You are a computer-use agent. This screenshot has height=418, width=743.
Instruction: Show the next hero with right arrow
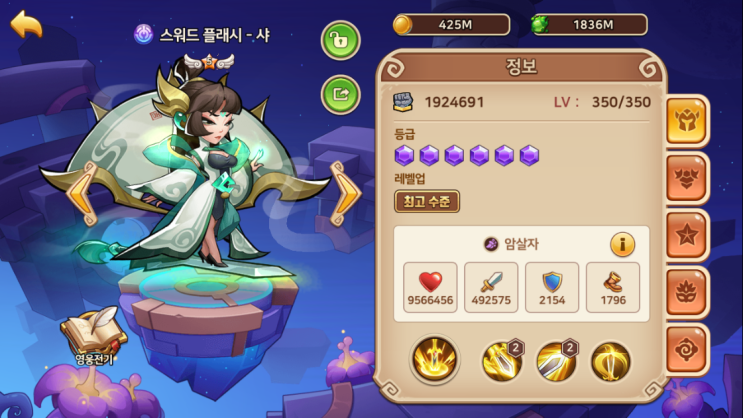point(345,193)
